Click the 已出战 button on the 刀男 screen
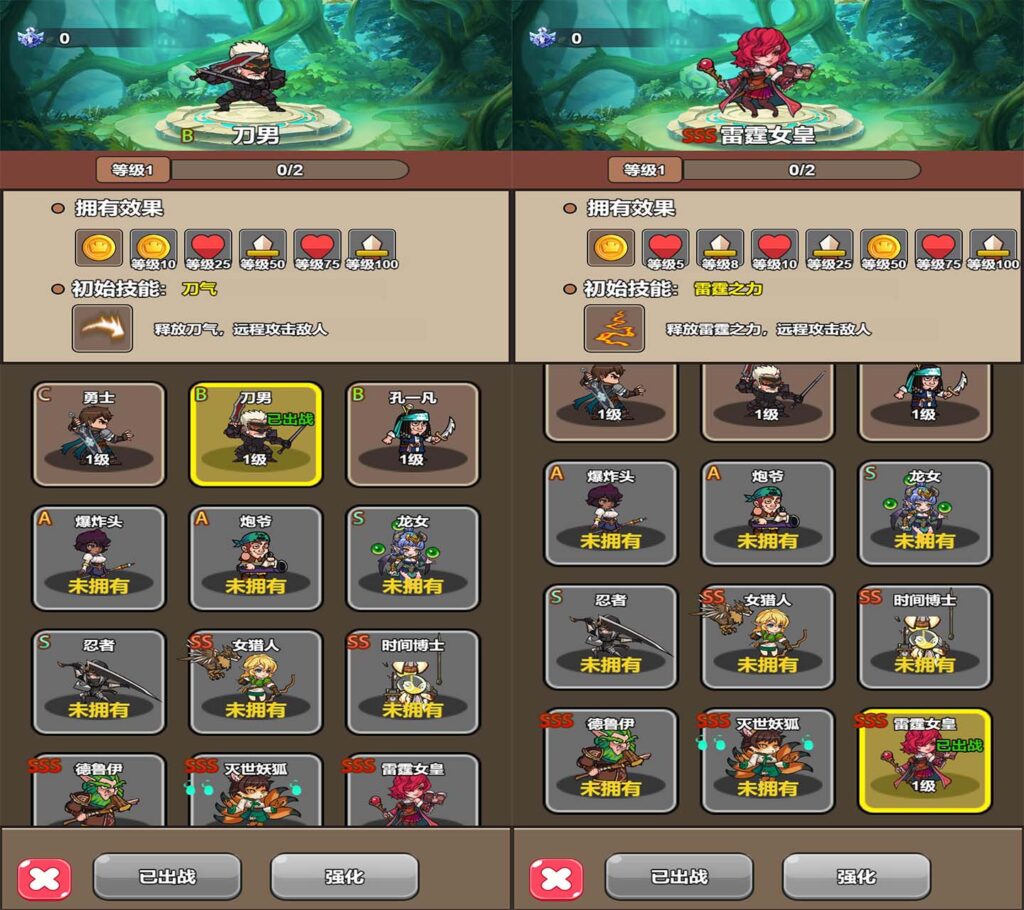Viewport: 1024px width, 910px height. point(167,877)
